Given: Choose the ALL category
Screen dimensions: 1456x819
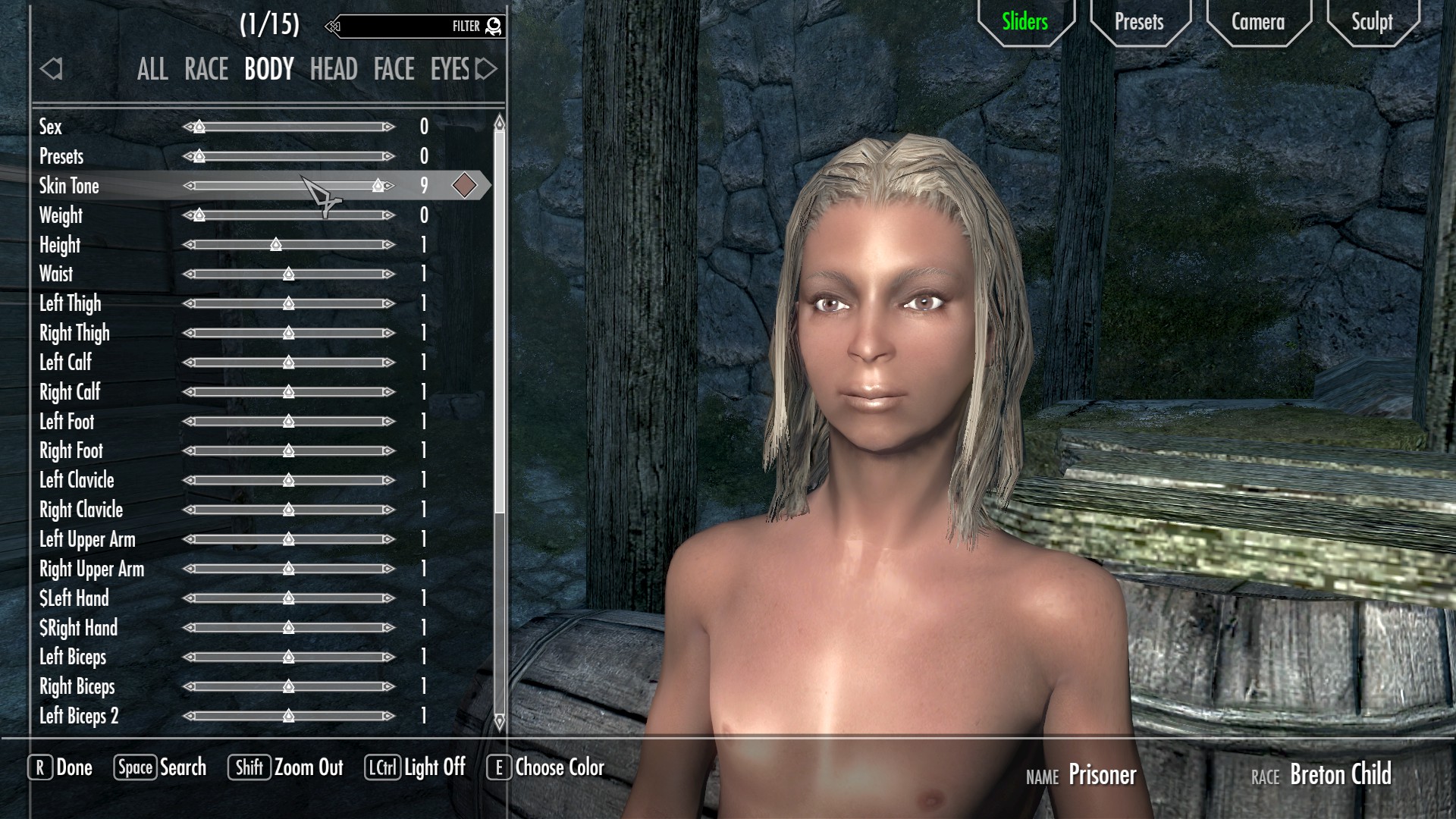Looking at the screenshot, I should click(152, 70).
